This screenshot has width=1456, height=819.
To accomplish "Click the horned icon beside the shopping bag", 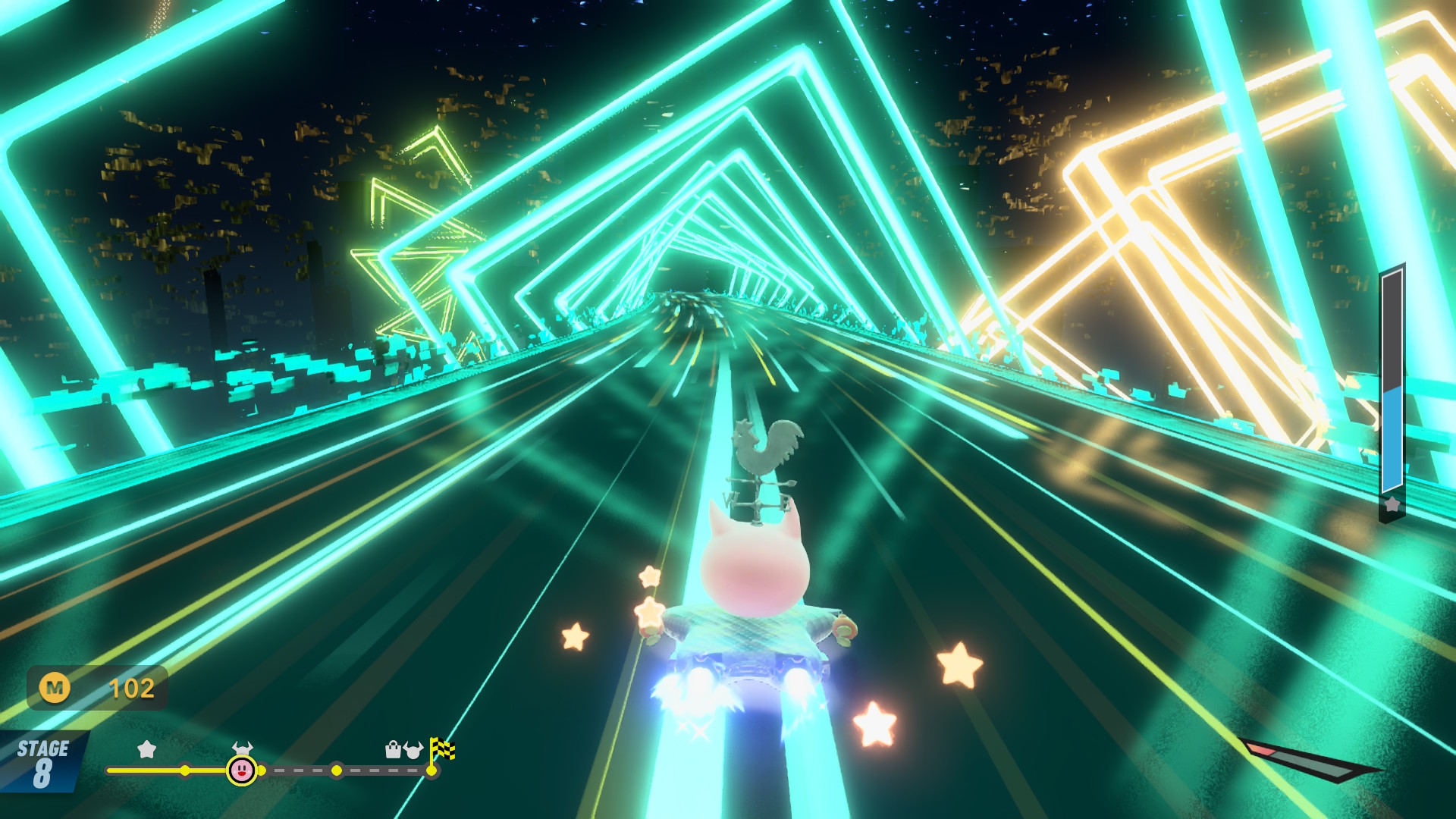I will 413,750.
